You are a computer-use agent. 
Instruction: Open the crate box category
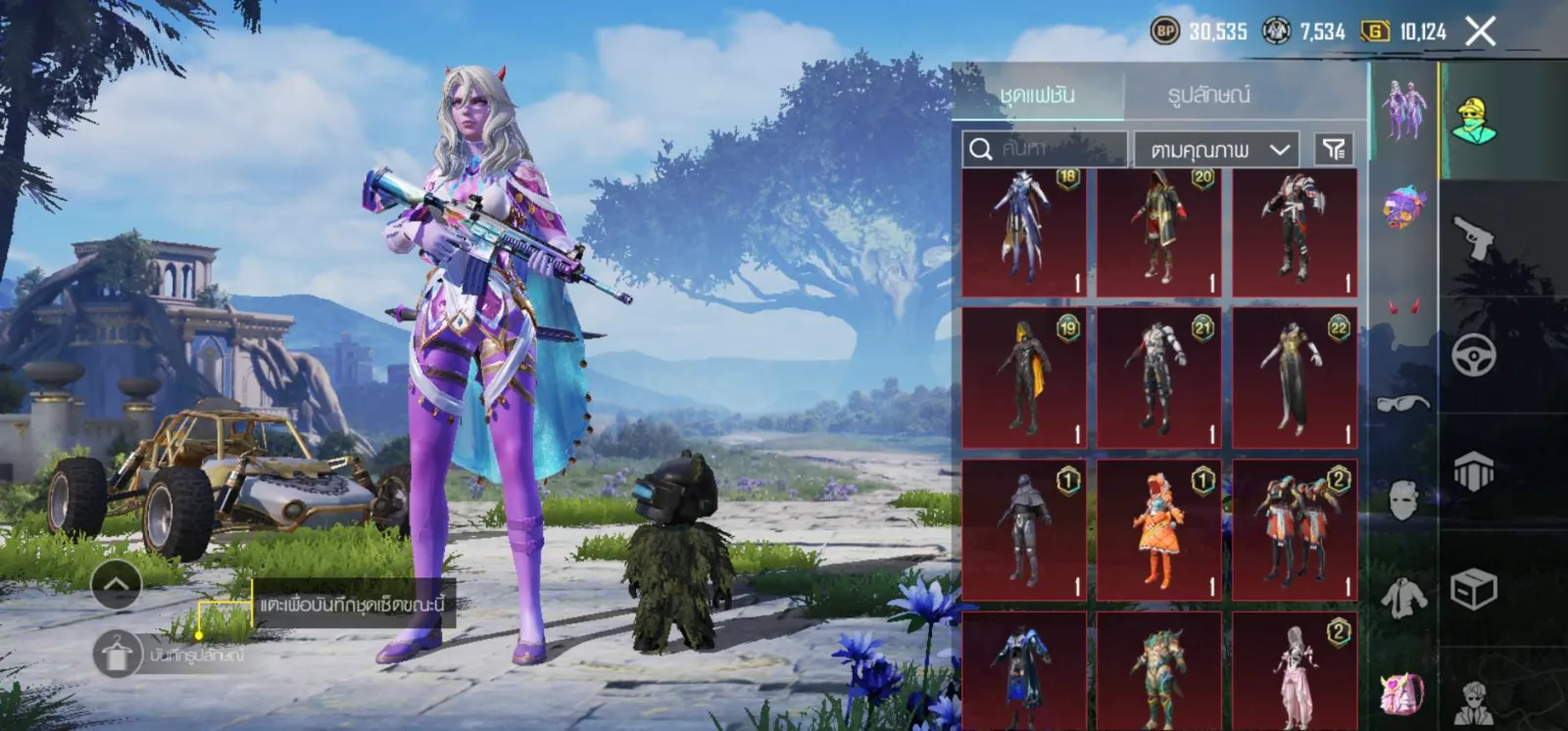click(1474, 590)
